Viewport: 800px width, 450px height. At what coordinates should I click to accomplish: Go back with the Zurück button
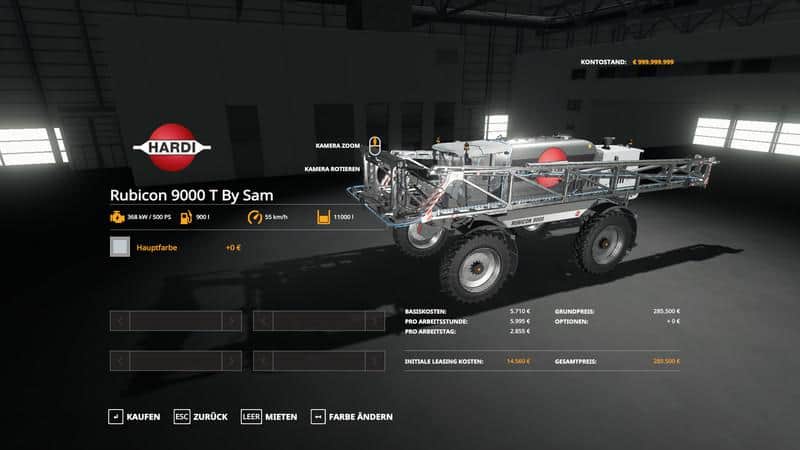point(201,416)
